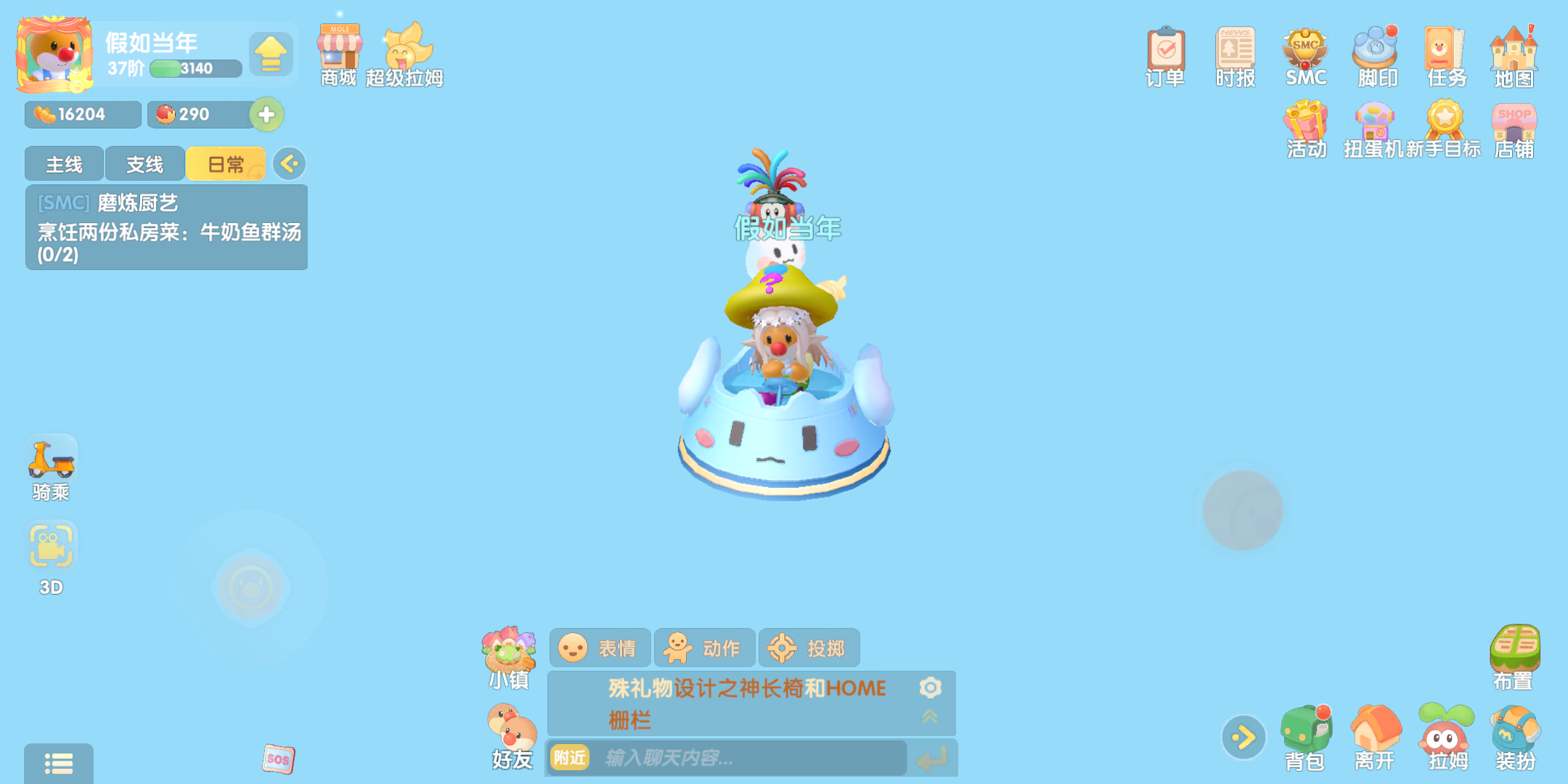This screenshot has height=784, width=1568.
Task: Click the level progress bar showing 3140
Action: [195, 68]
